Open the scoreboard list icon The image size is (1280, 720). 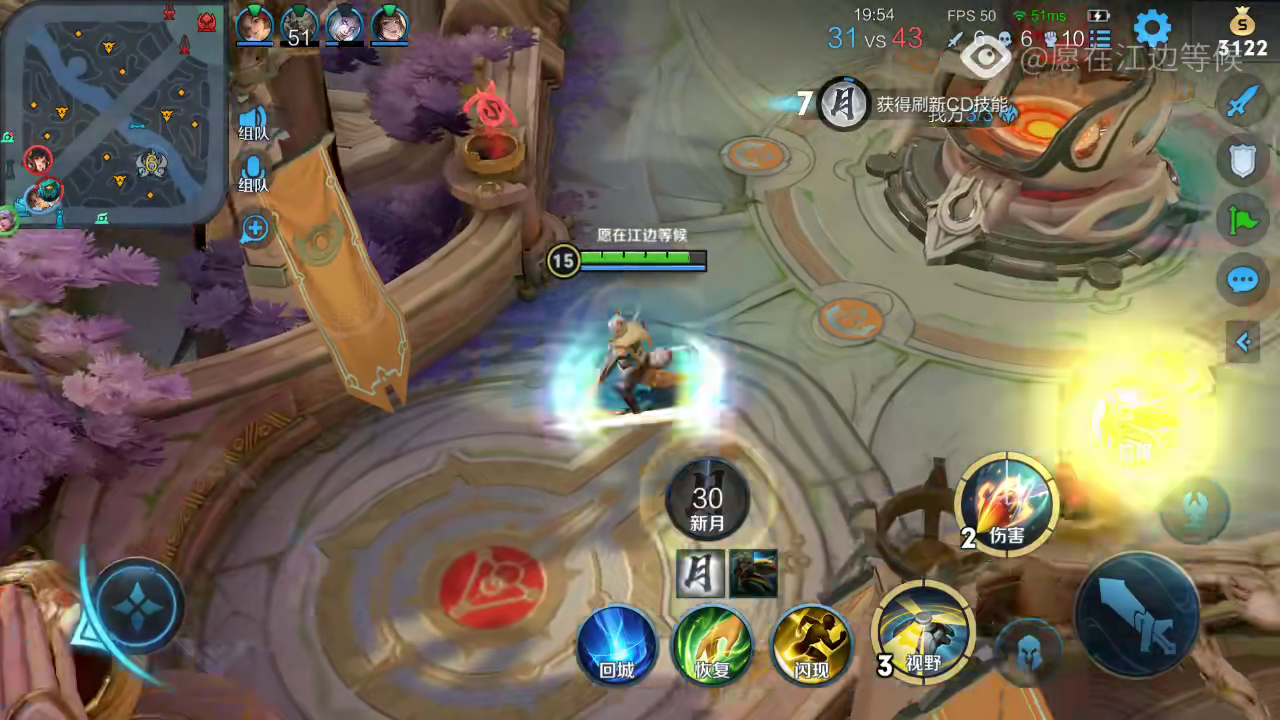[1101, 38]
